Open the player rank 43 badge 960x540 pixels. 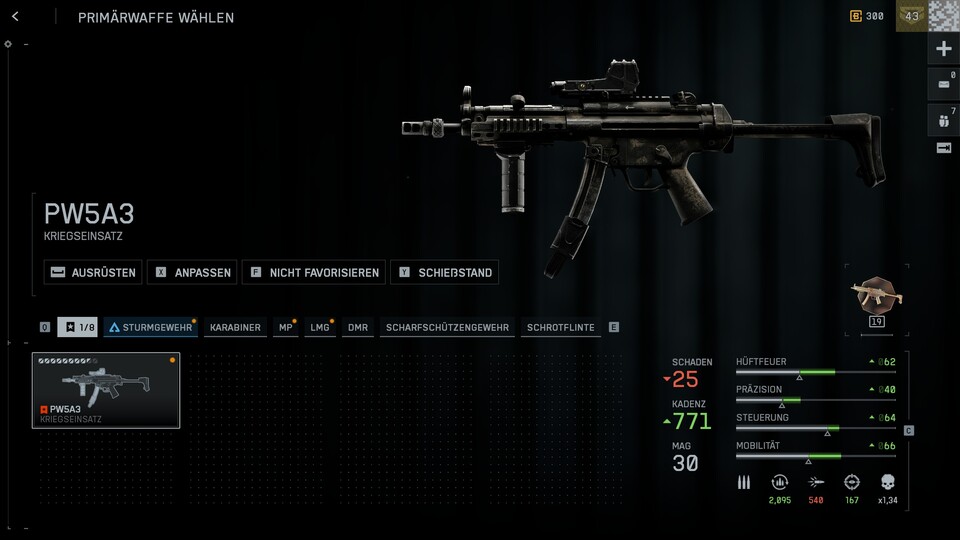tap(911, 16)
